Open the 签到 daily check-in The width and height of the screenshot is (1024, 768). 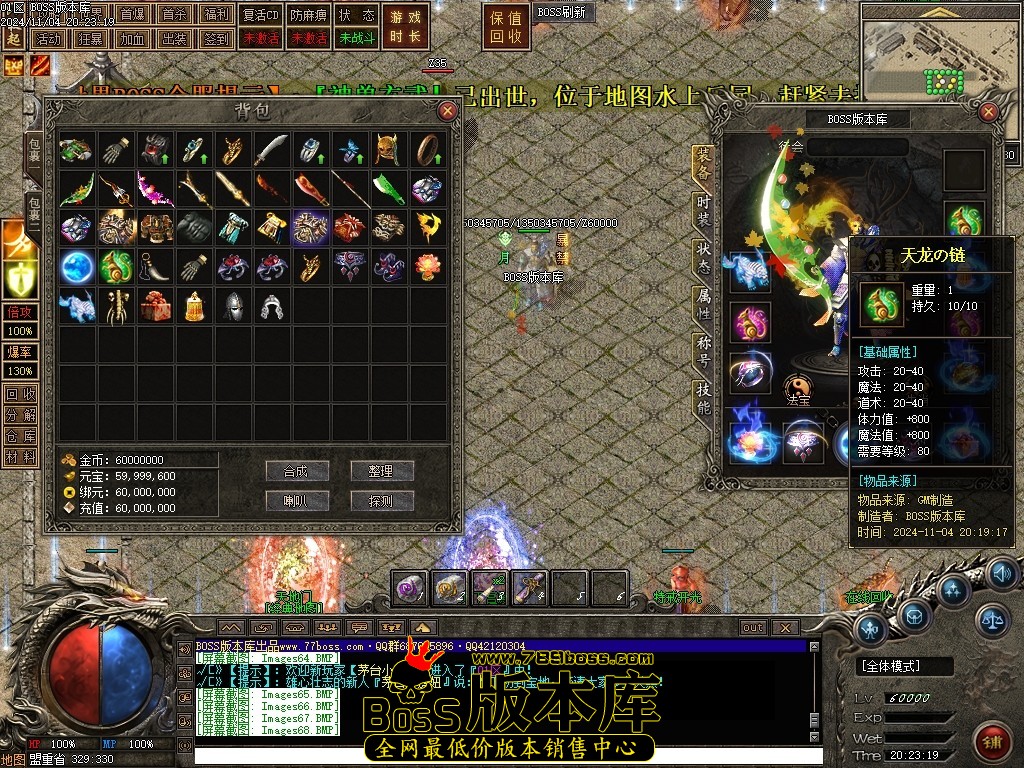coord(215,39)
